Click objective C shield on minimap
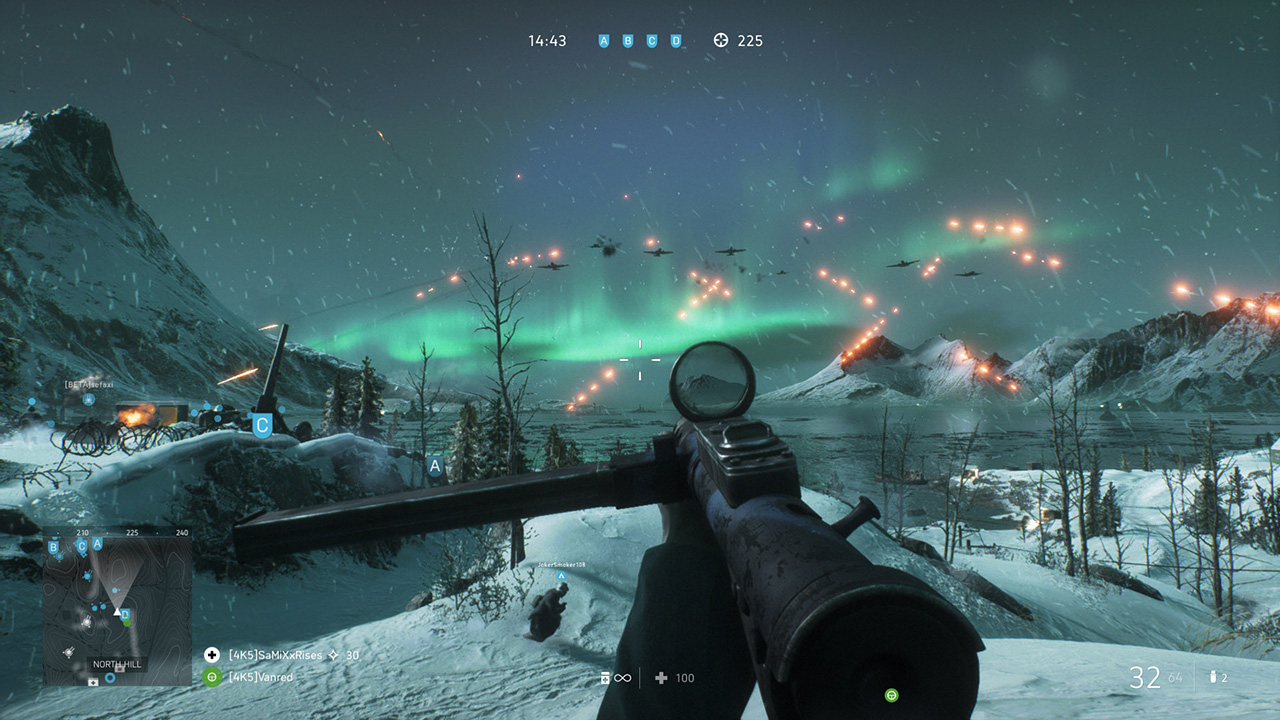Screen dimensions: 1280x720 82,545
